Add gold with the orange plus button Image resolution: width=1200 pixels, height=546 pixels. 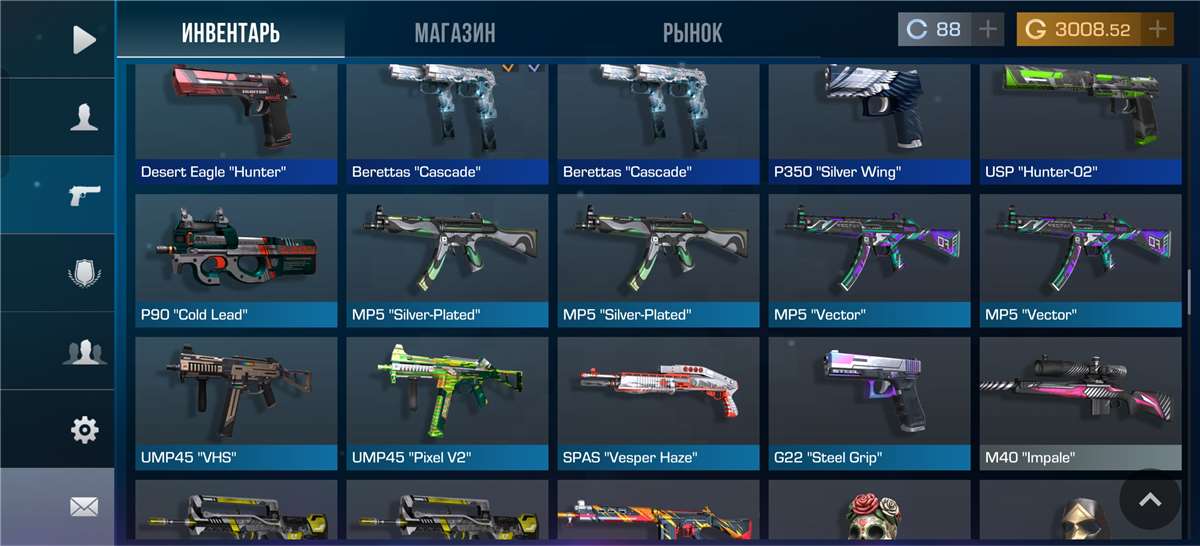(1158, 30)
